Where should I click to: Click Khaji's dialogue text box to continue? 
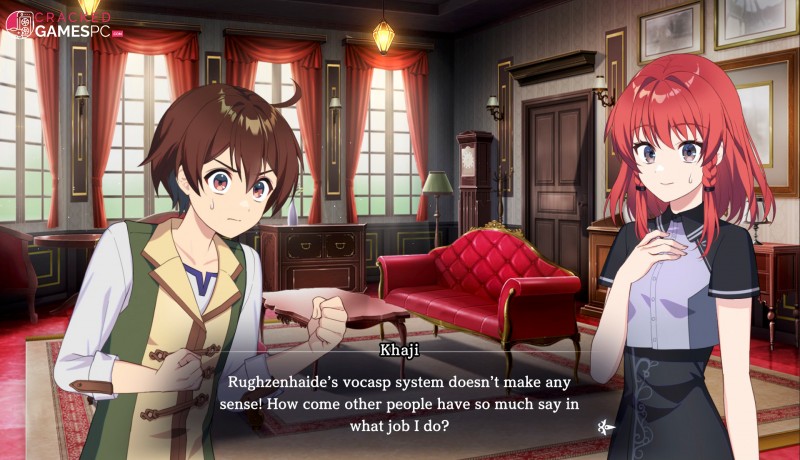400,402
